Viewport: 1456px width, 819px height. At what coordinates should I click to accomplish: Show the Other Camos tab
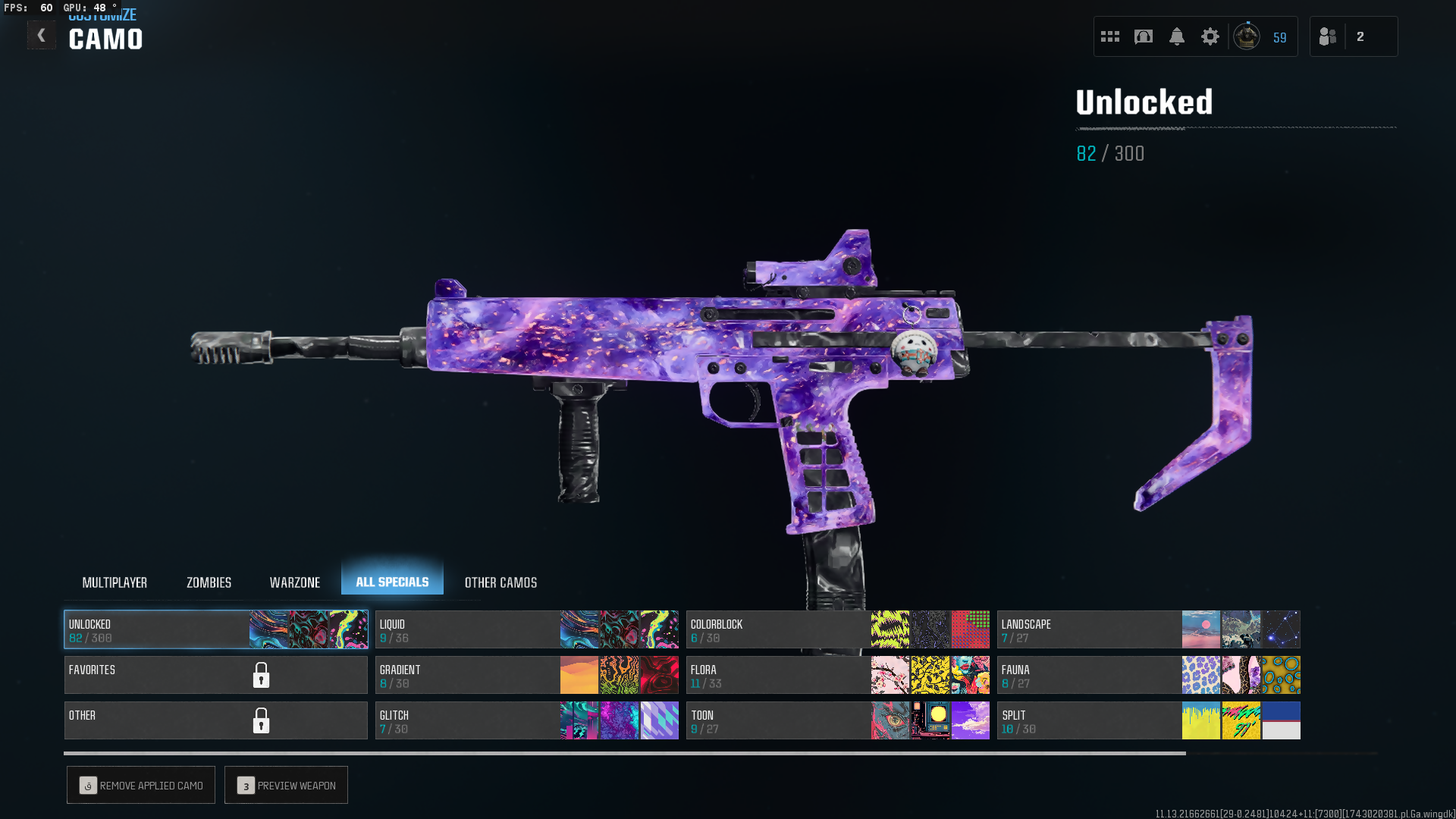[x=500, y=582]
